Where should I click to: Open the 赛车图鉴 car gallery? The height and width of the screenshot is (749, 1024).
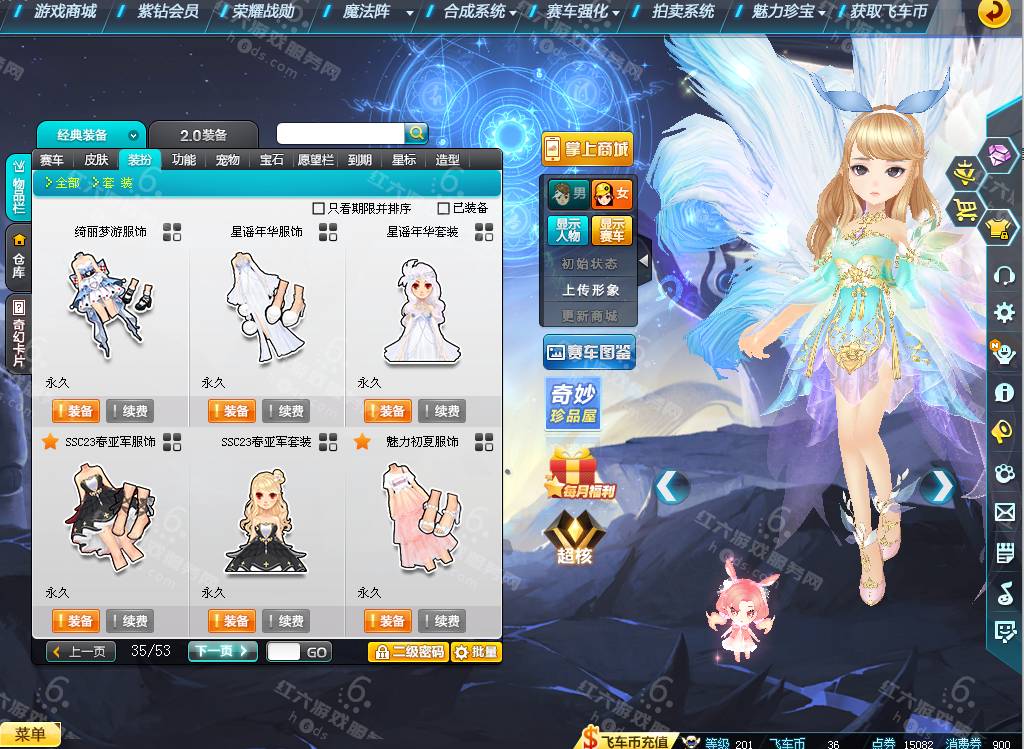click(589, 352)
